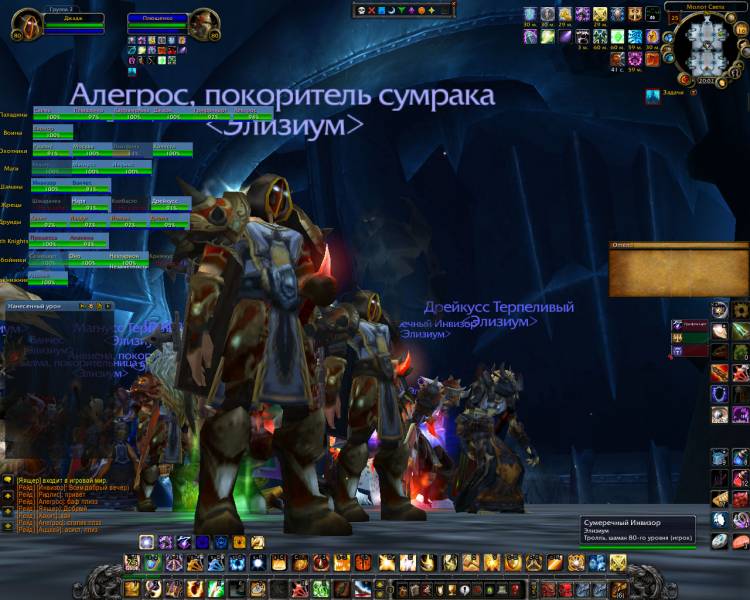Collapse the Задачи objectives tracker arrow
Viewport: 750px width, 600px height.
tap(652, 95)
